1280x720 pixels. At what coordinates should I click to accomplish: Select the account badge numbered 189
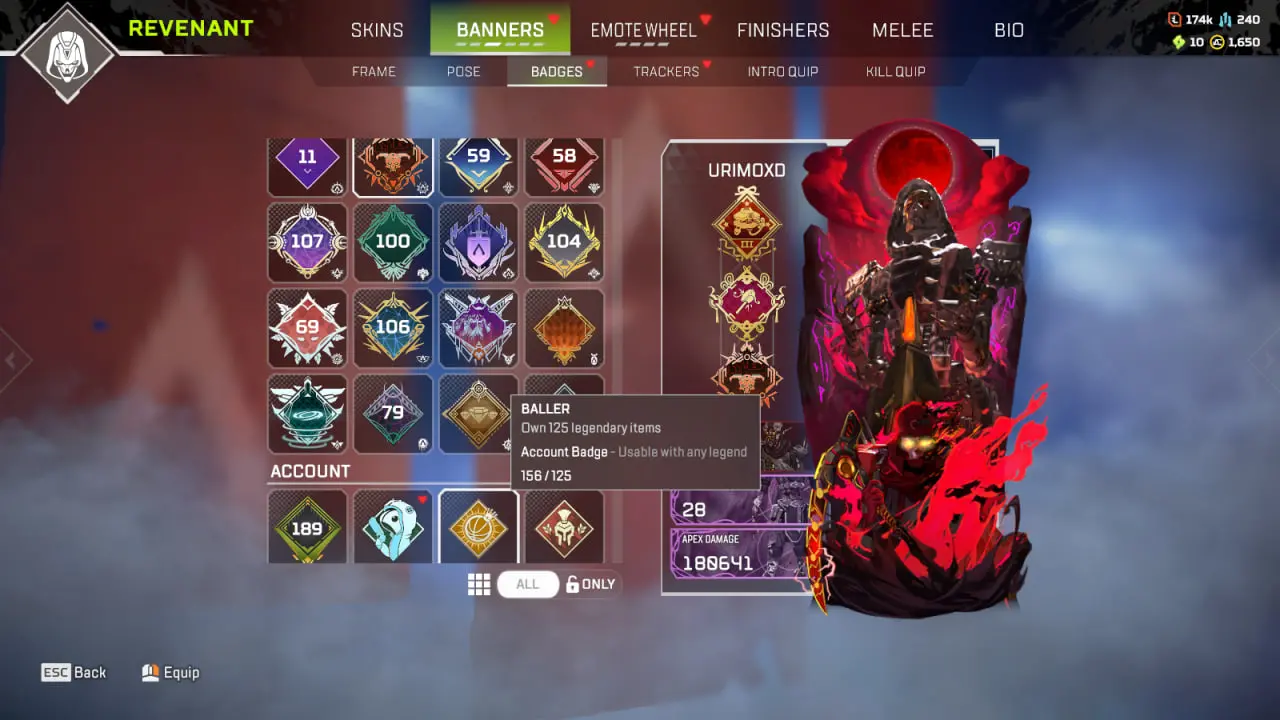[x=307, y=528]
